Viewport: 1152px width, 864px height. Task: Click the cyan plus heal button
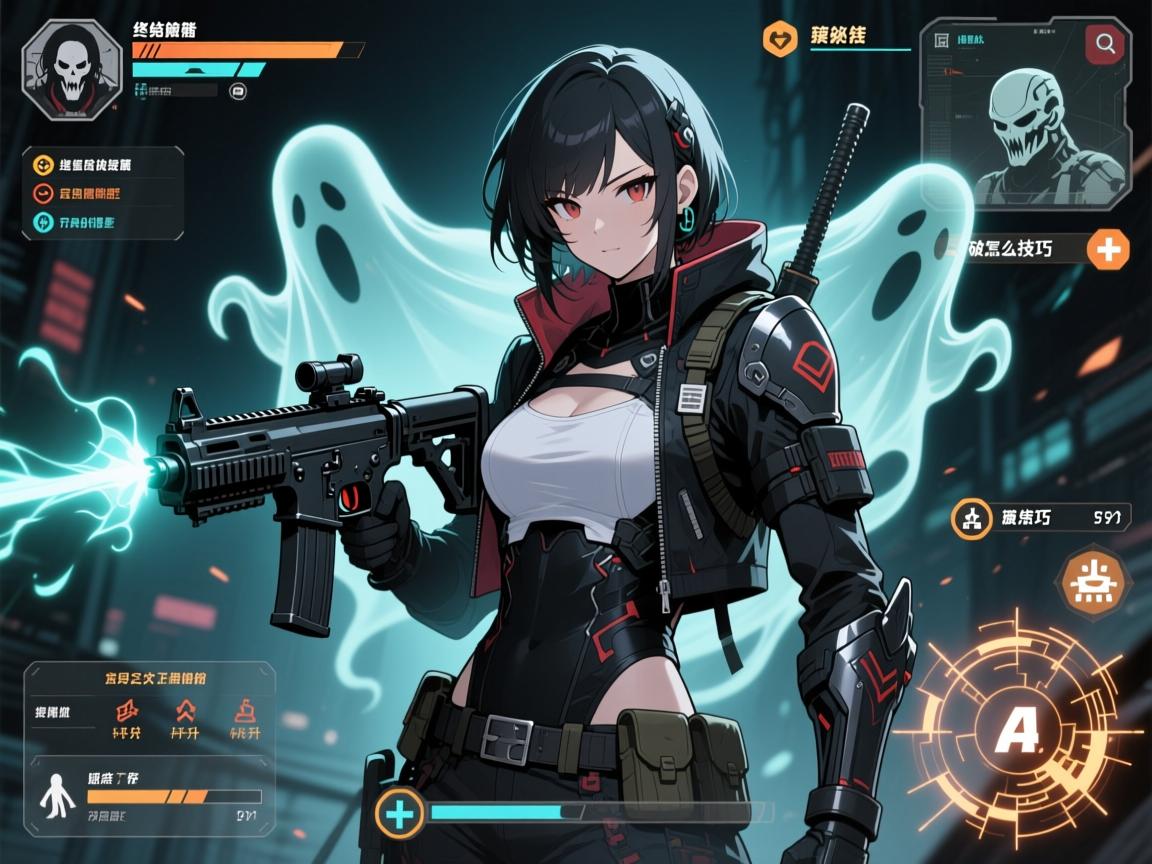click(x=400, y=813)
